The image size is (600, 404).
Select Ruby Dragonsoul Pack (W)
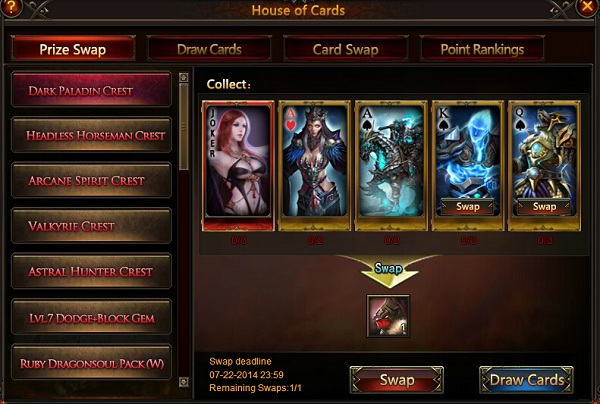pos(90,362)
